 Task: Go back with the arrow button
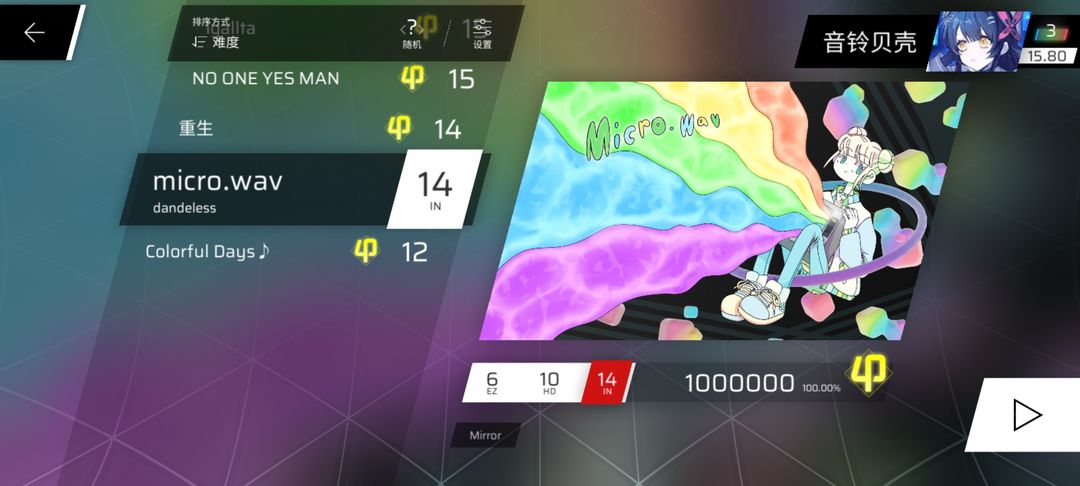pos(35,33)
